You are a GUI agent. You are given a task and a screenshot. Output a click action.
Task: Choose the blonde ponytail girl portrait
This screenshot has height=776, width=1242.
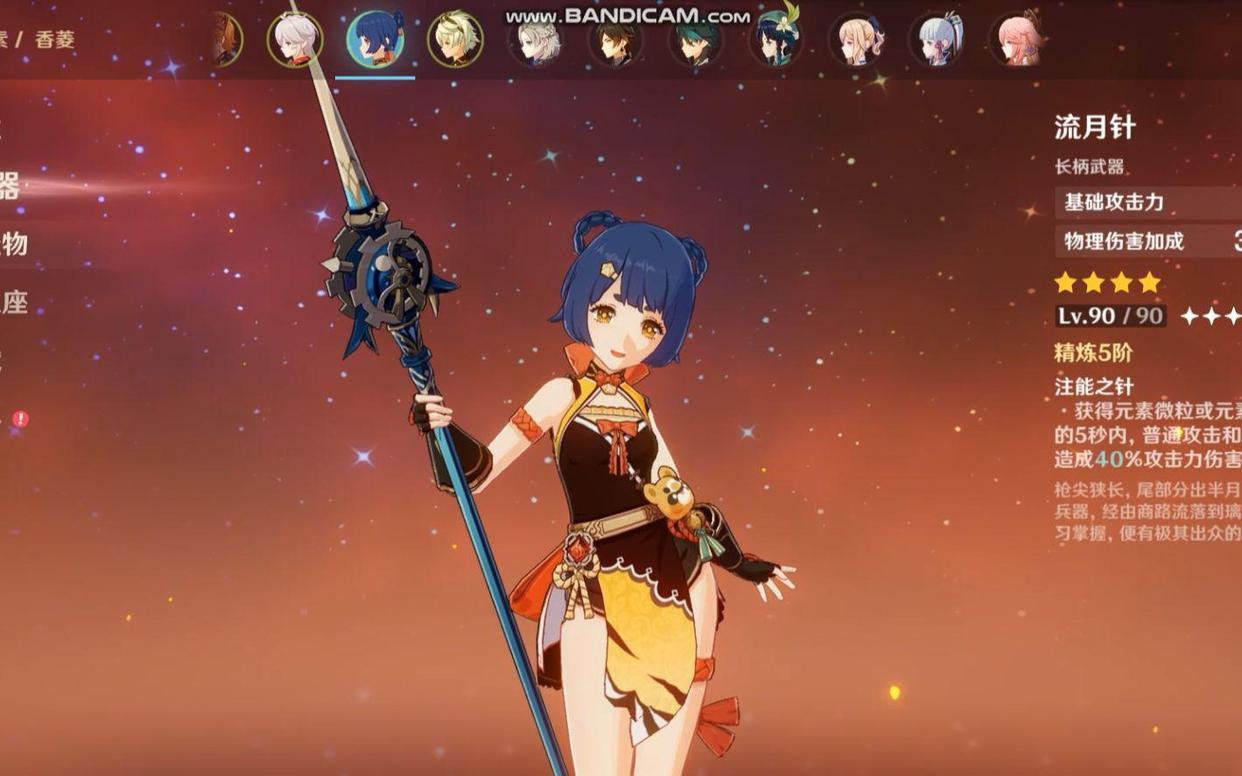point(857,40)
